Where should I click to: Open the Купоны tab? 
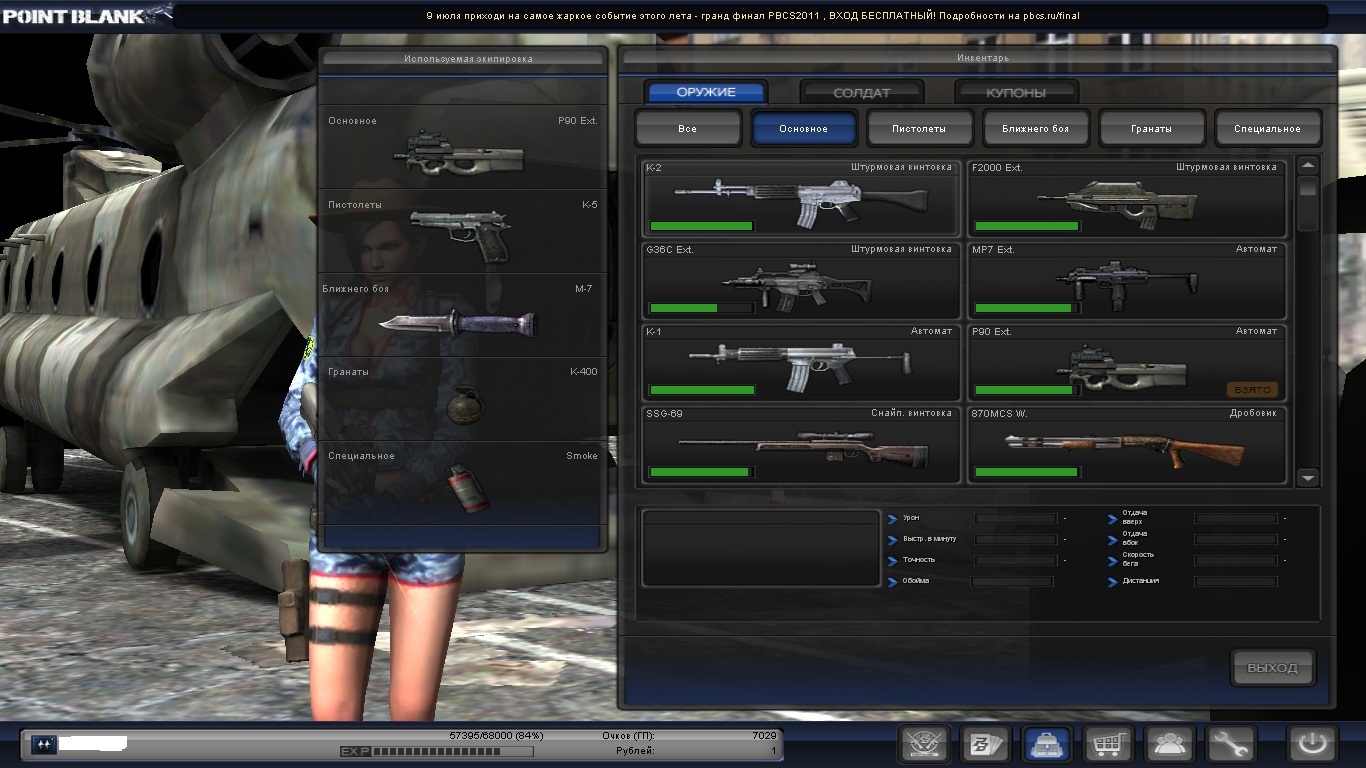pos(1016,93)
